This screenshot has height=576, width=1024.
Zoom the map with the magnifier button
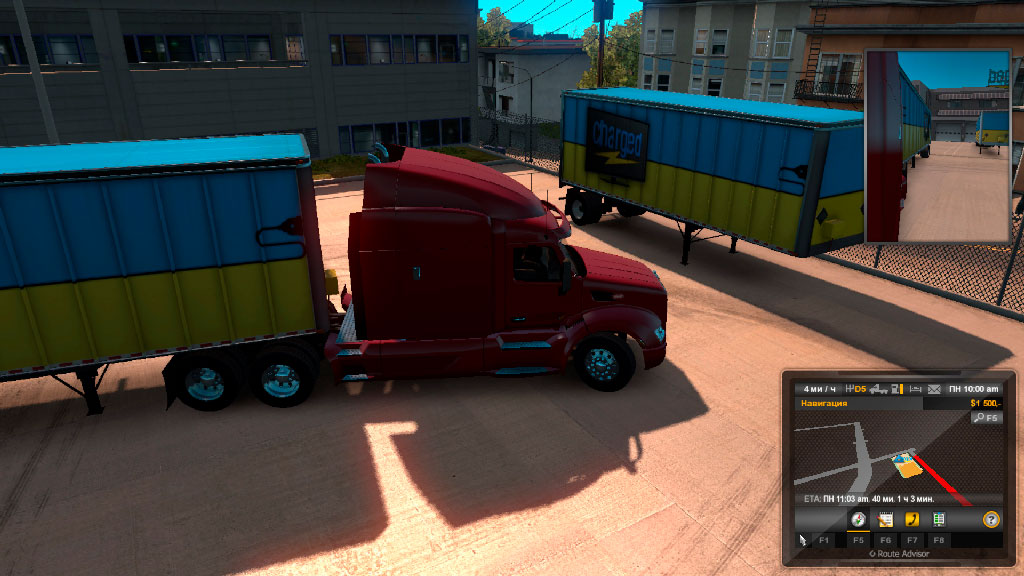coord(986,417)
